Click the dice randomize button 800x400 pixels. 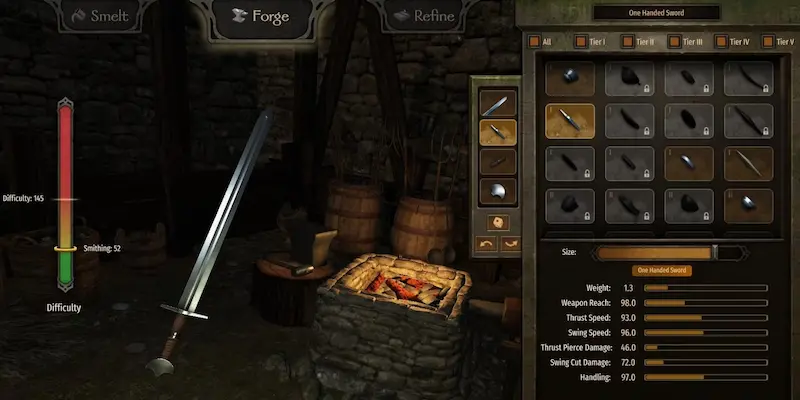[x=498, y=221]
